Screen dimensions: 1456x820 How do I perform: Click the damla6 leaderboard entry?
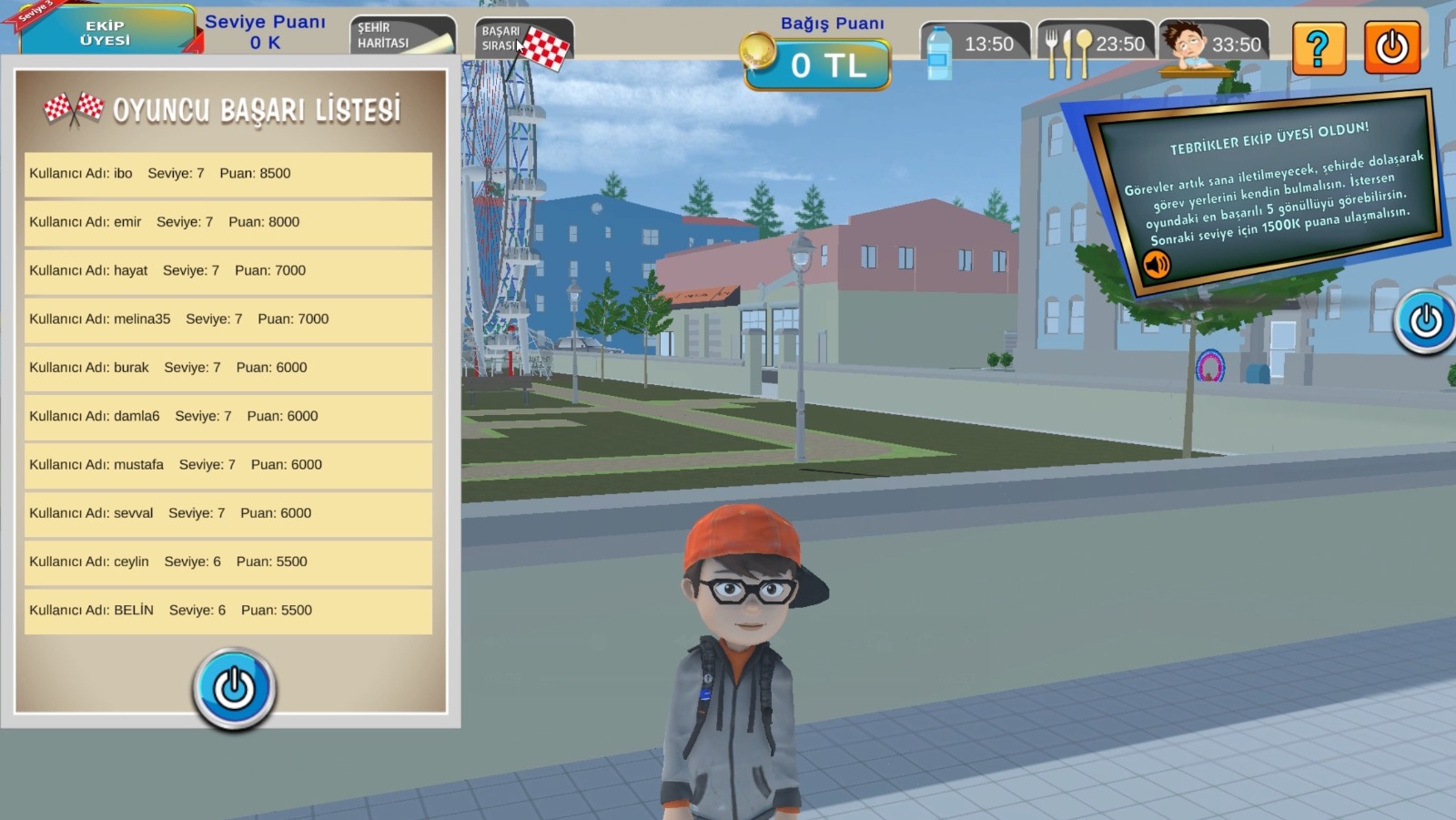[x=227, y=416]
